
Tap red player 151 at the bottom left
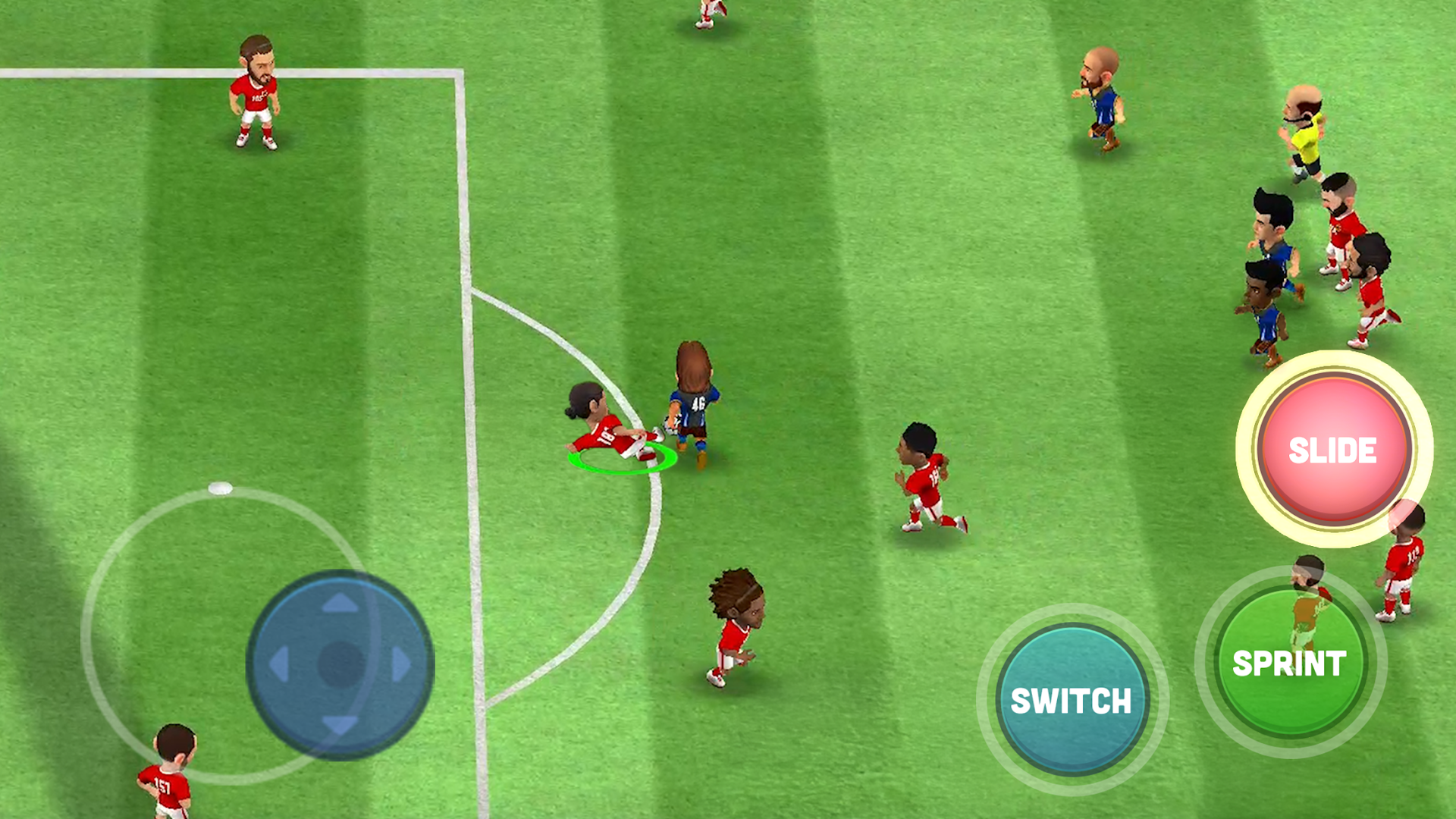[x=165, y=773]
